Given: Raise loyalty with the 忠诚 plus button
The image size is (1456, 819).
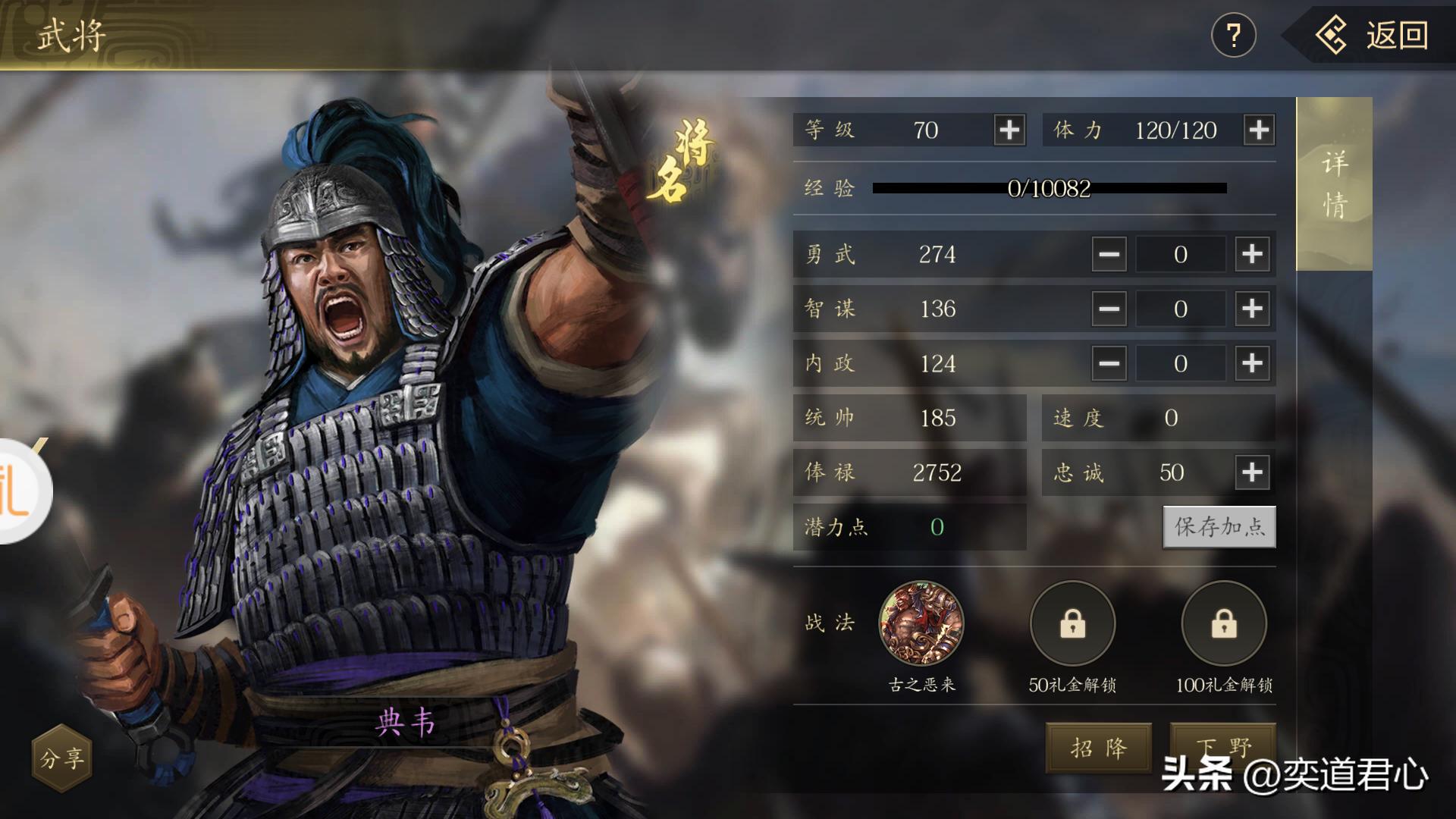Looking at the screenshot, I should pos(1252,472).
